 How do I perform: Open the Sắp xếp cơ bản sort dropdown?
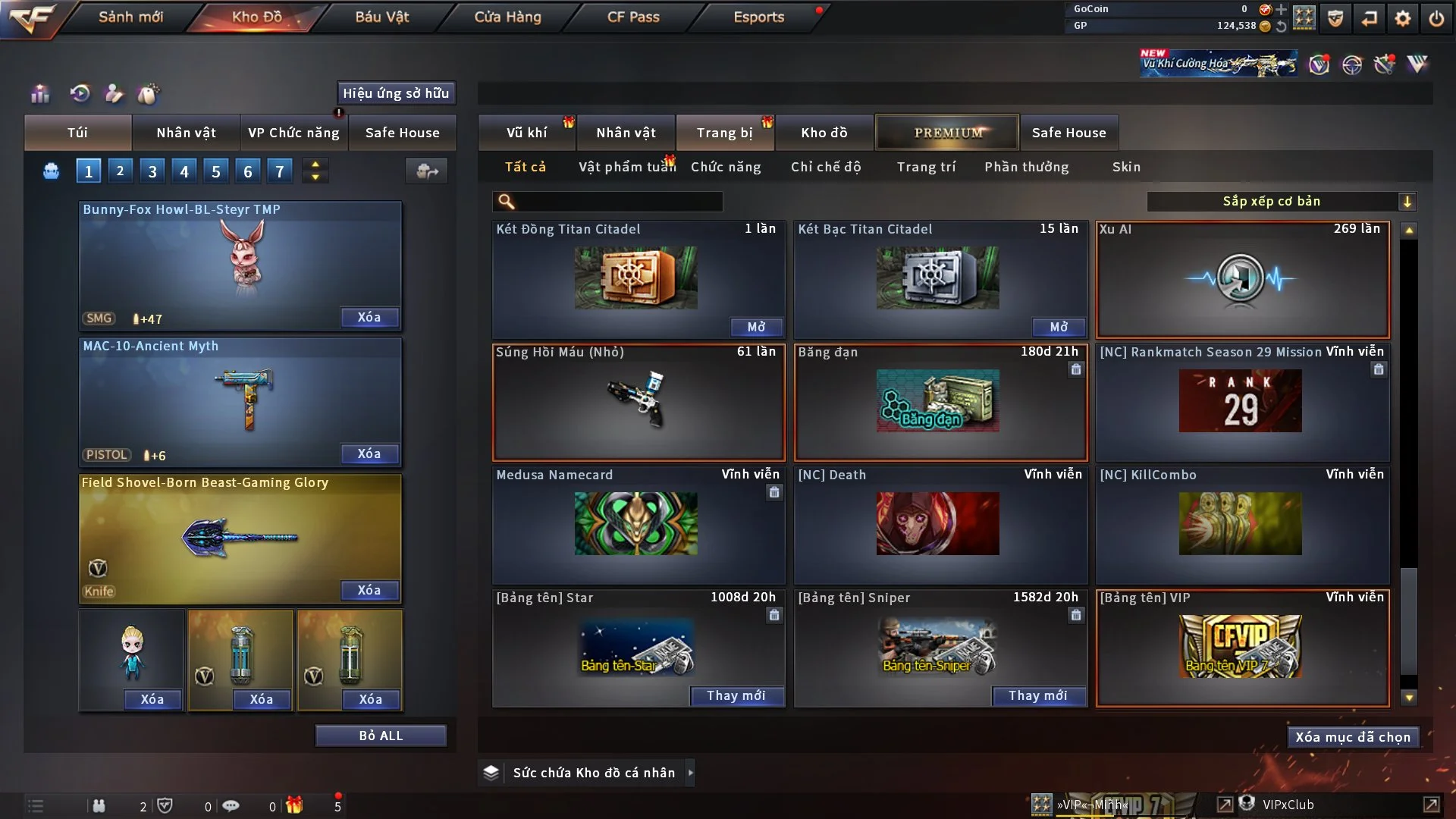(x=1281, y=201)
